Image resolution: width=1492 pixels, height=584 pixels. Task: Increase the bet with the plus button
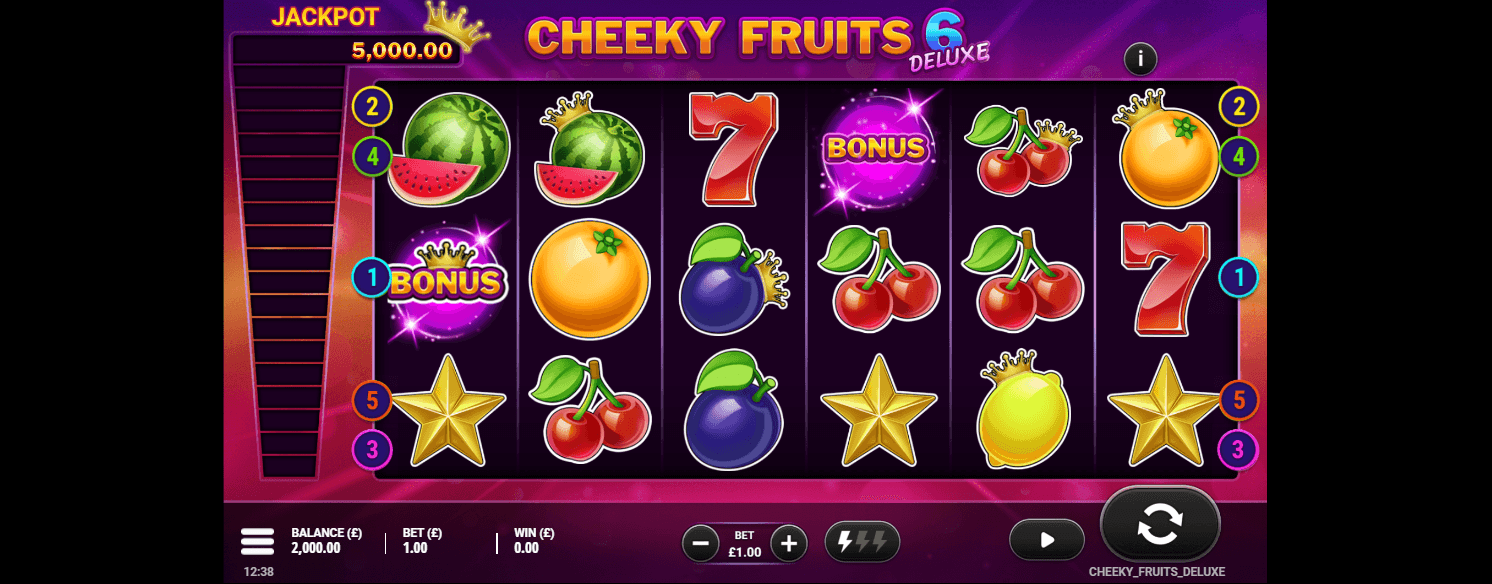click(x=789, y=543)
